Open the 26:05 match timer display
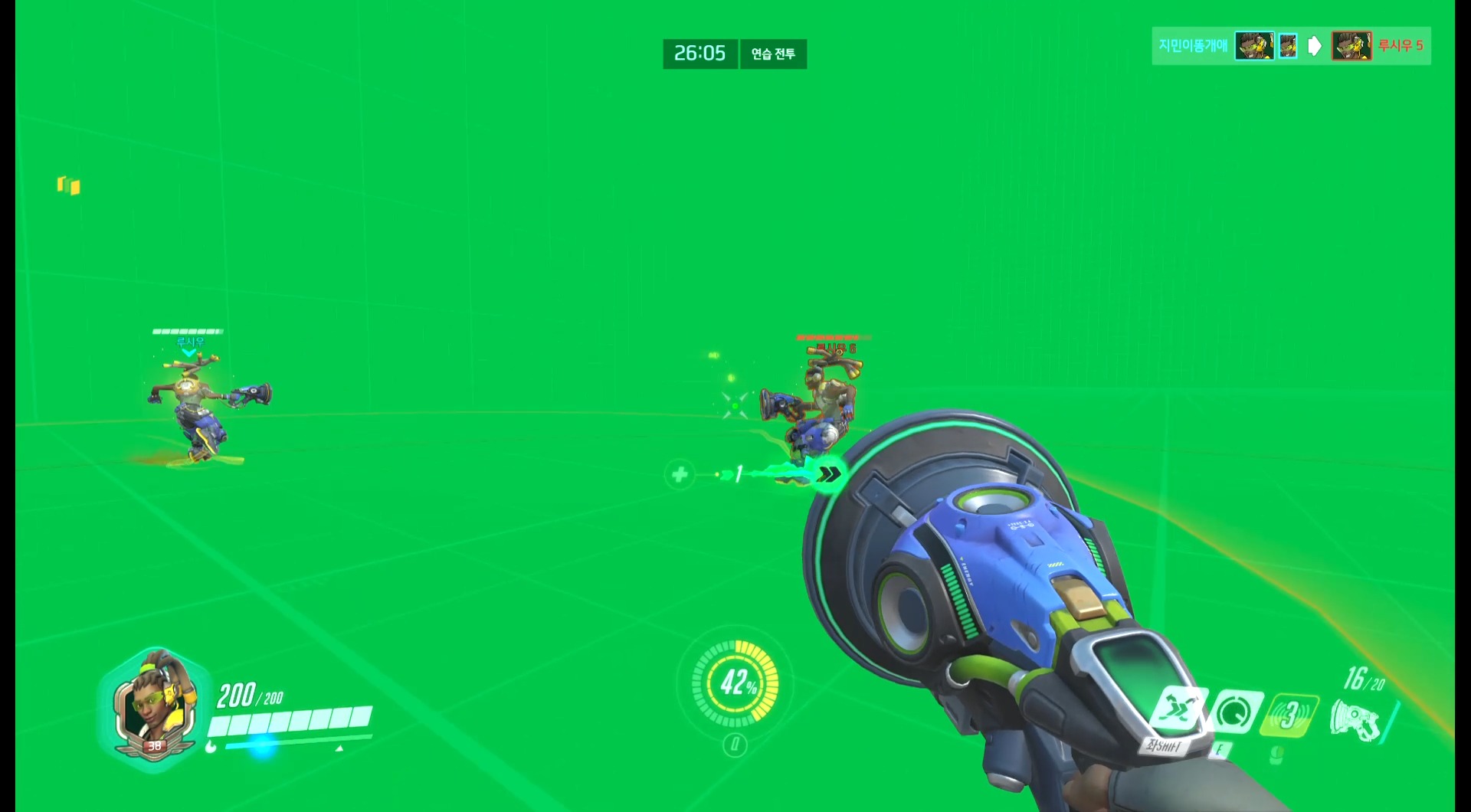This screenshot has height=812, width=1471. click(x=699, y=54)
